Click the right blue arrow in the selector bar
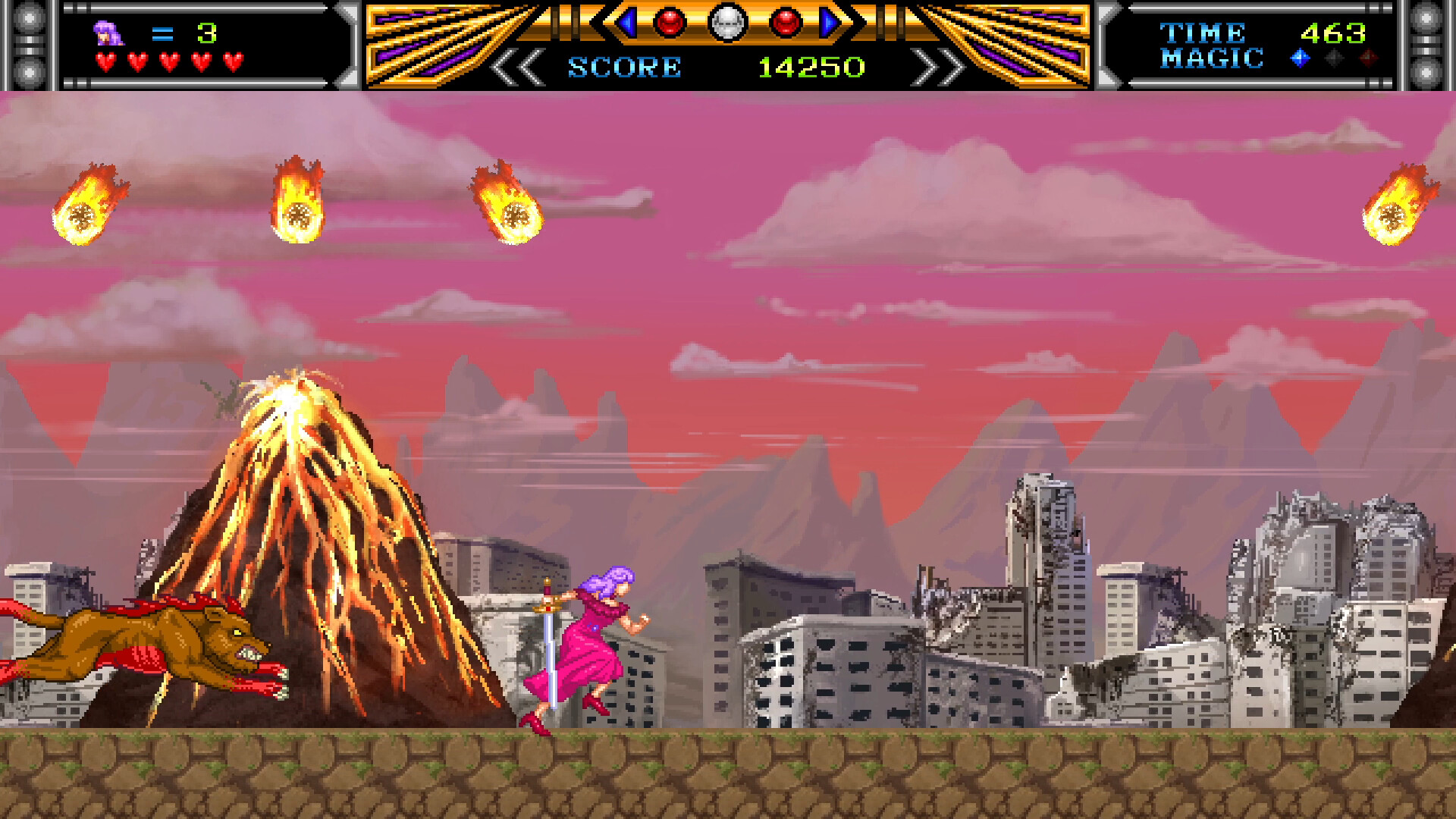The image size is (1456, 819). point(828,21)
